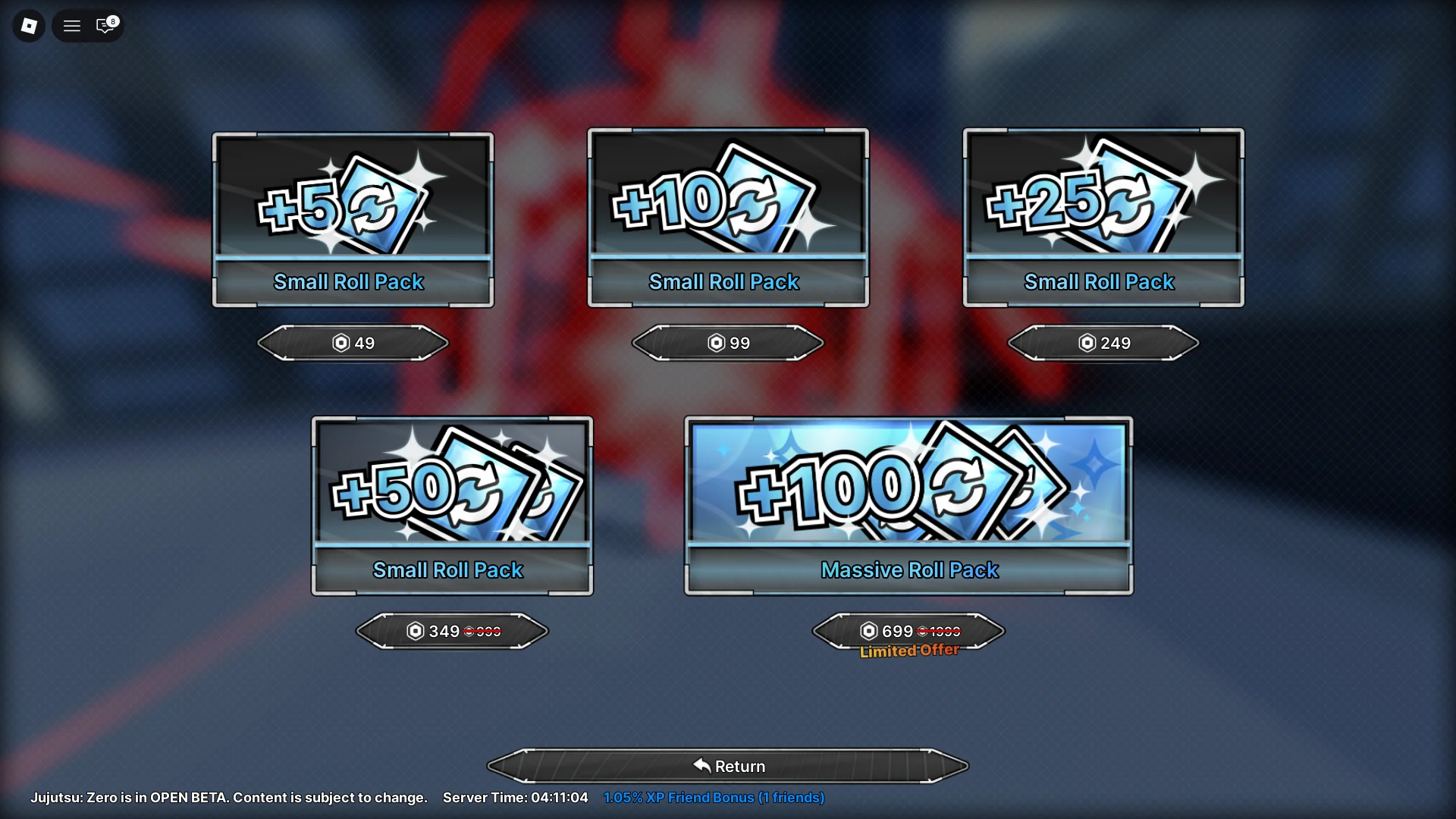Click the Limited Offer label

(908, 650)
